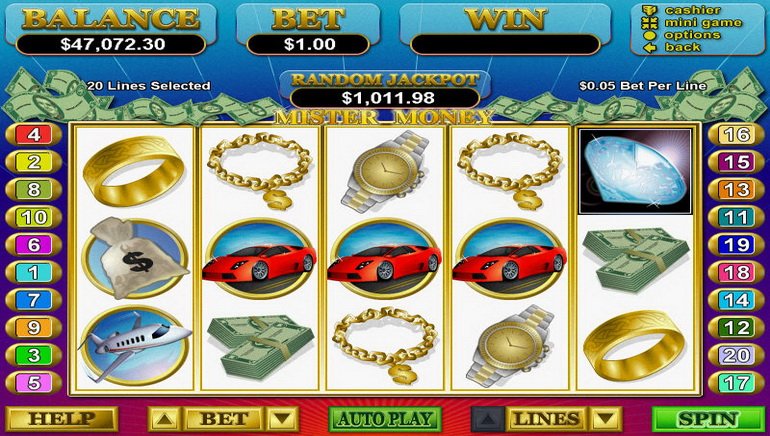The image size is (770, 436).
Task: Pick payline number 5
Action: click(x=33, y=382)
